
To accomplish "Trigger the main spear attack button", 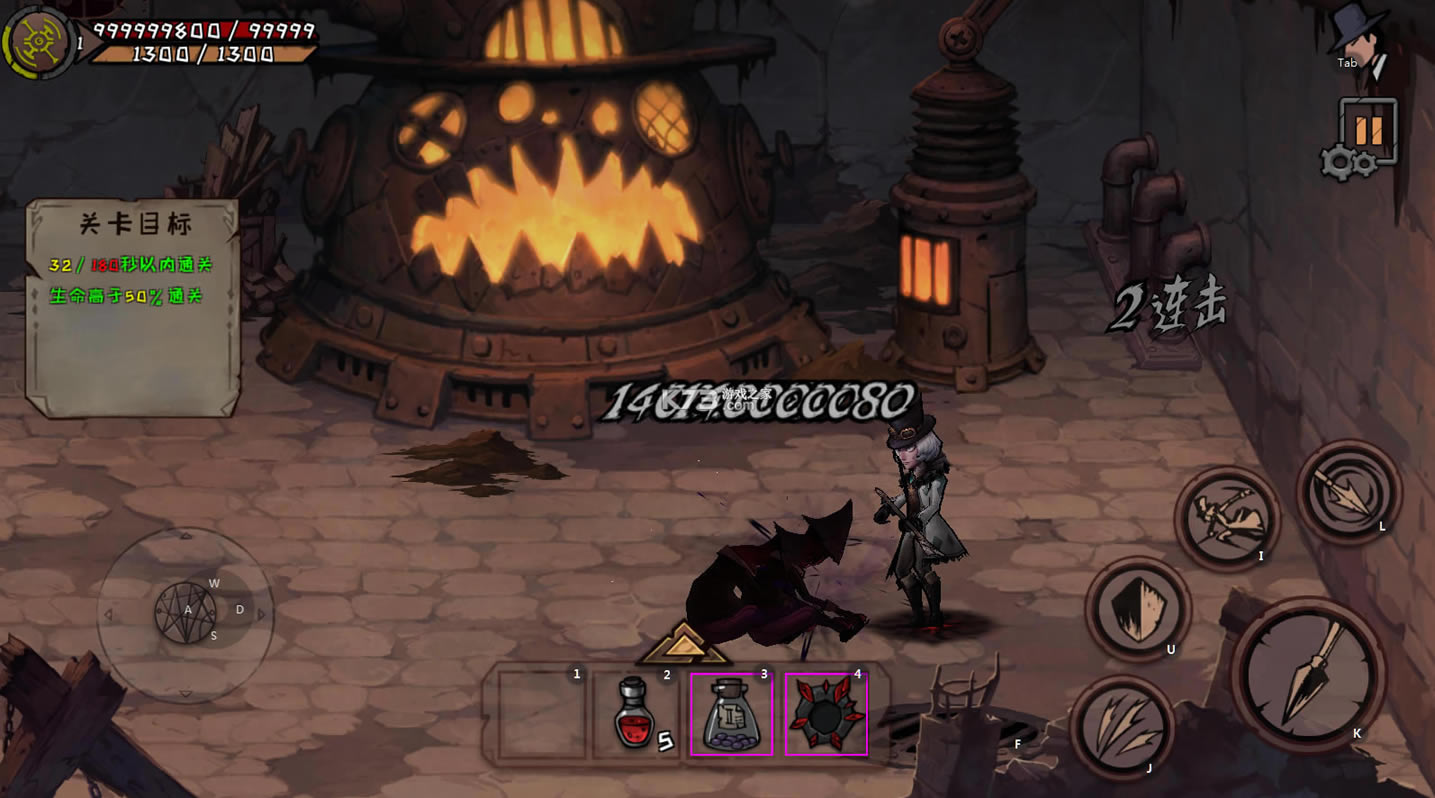I will point(1309,674).
